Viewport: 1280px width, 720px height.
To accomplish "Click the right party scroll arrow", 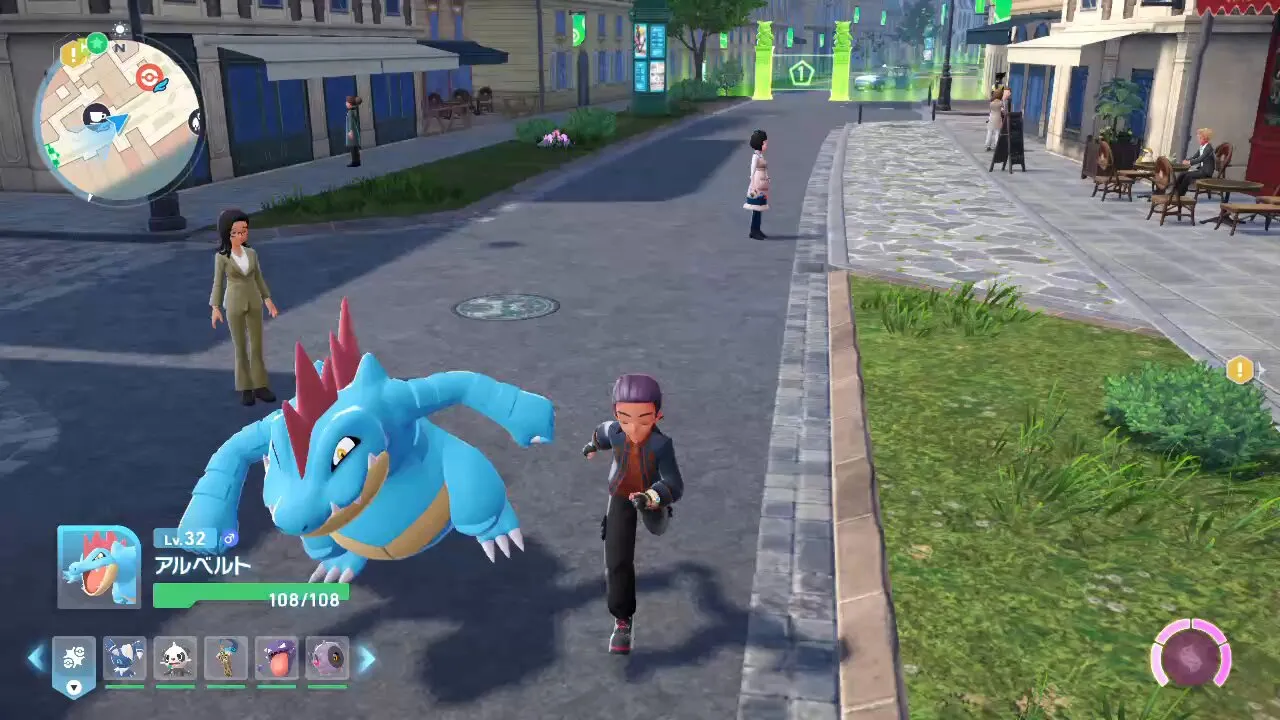I will (367, 658).
